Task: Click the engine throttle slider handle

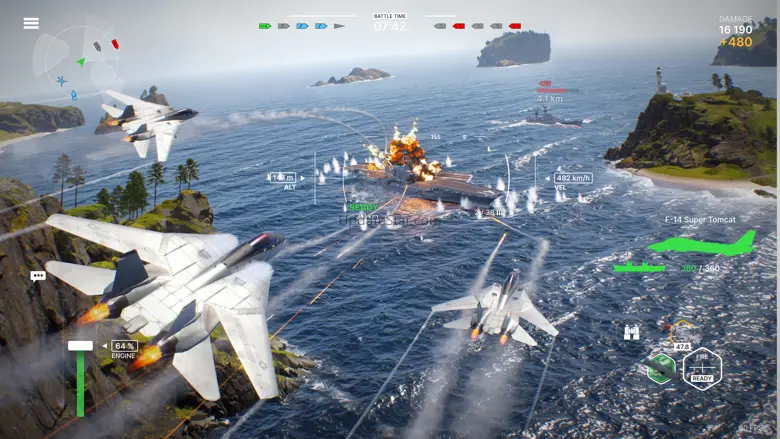Action: [x=80, y=346]
